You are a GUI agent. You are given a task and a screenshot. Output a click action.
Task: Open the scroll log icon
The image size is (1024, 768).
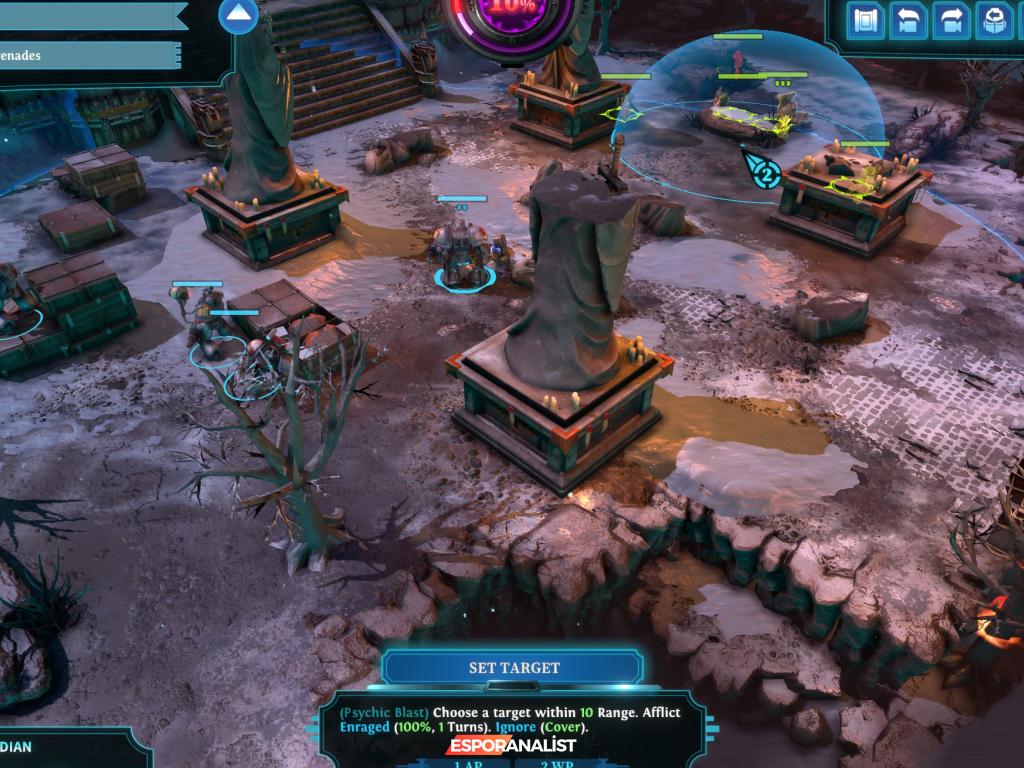click(x=866, y=20)
